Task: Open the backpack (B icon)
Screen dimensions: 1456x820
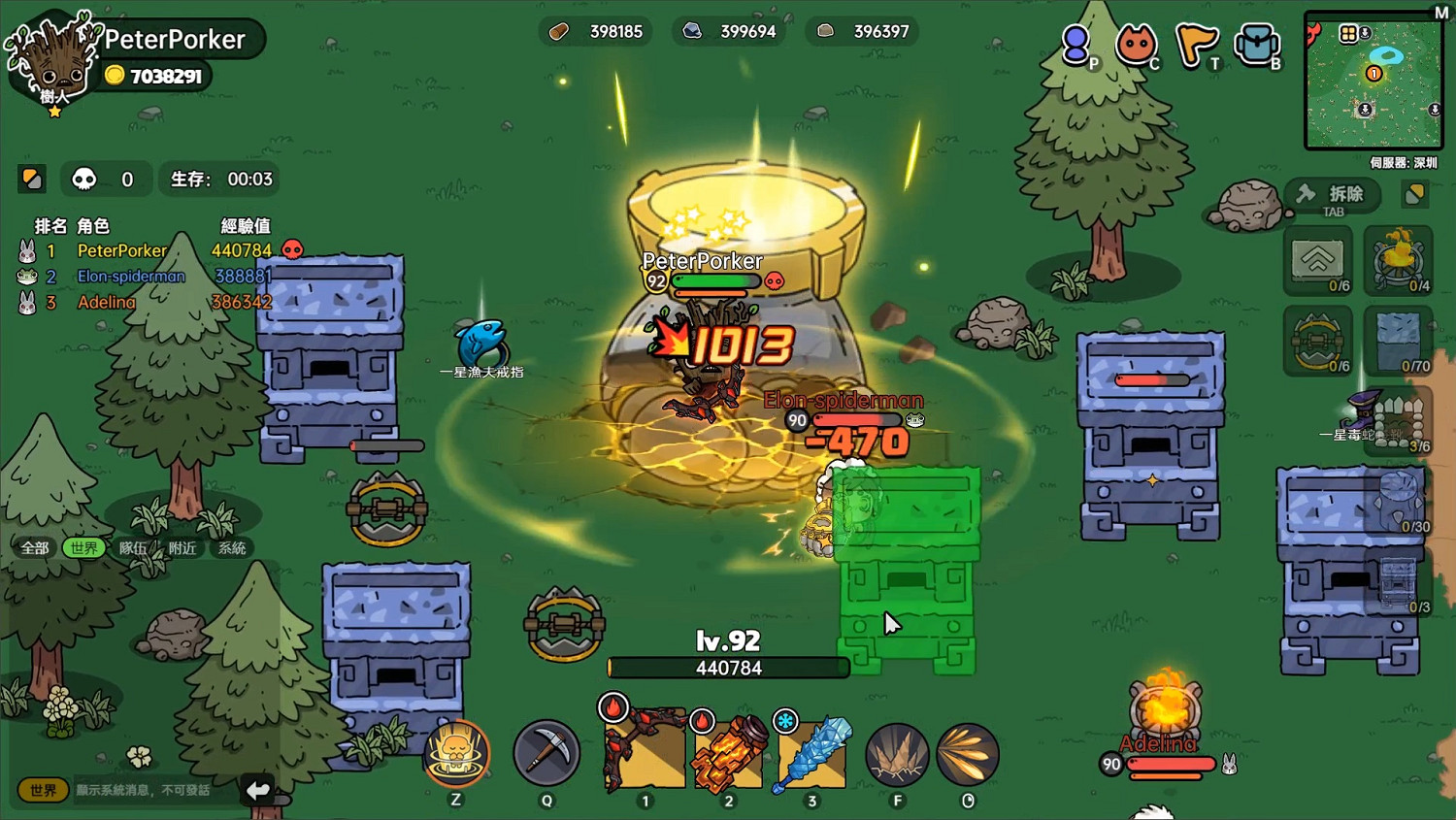Action: 1257,46
